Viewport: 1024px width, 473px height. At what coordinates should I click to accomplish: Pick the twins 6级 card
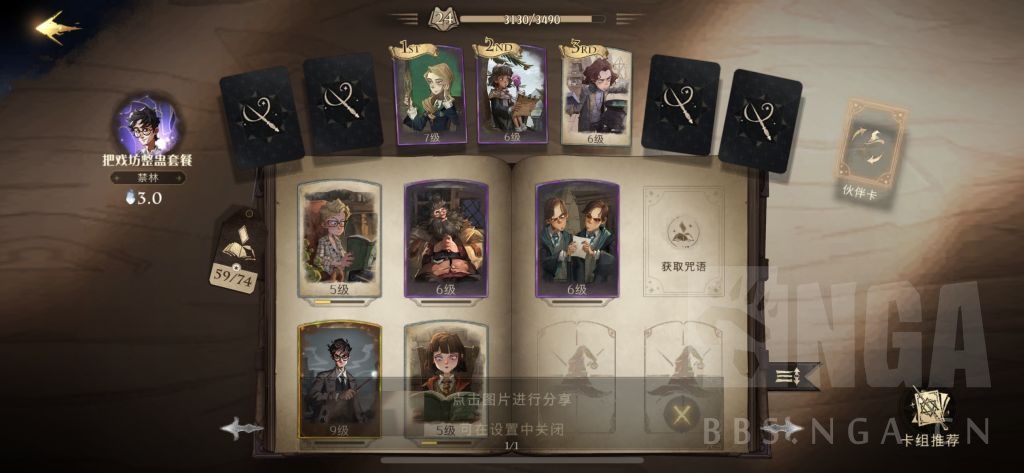(577, 240)
